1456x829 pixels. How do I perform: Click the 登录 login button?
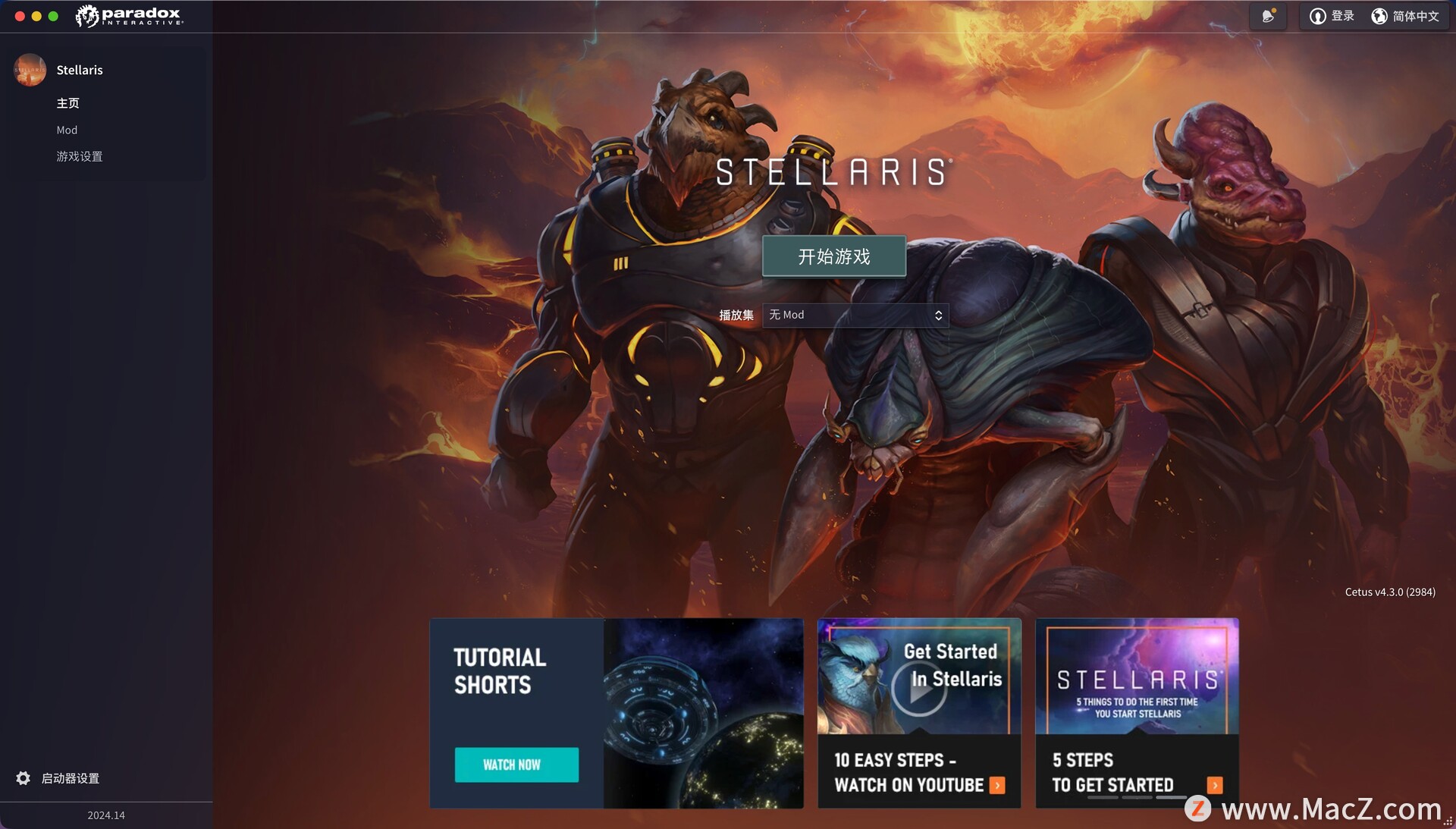click(x=1332, y=16)
